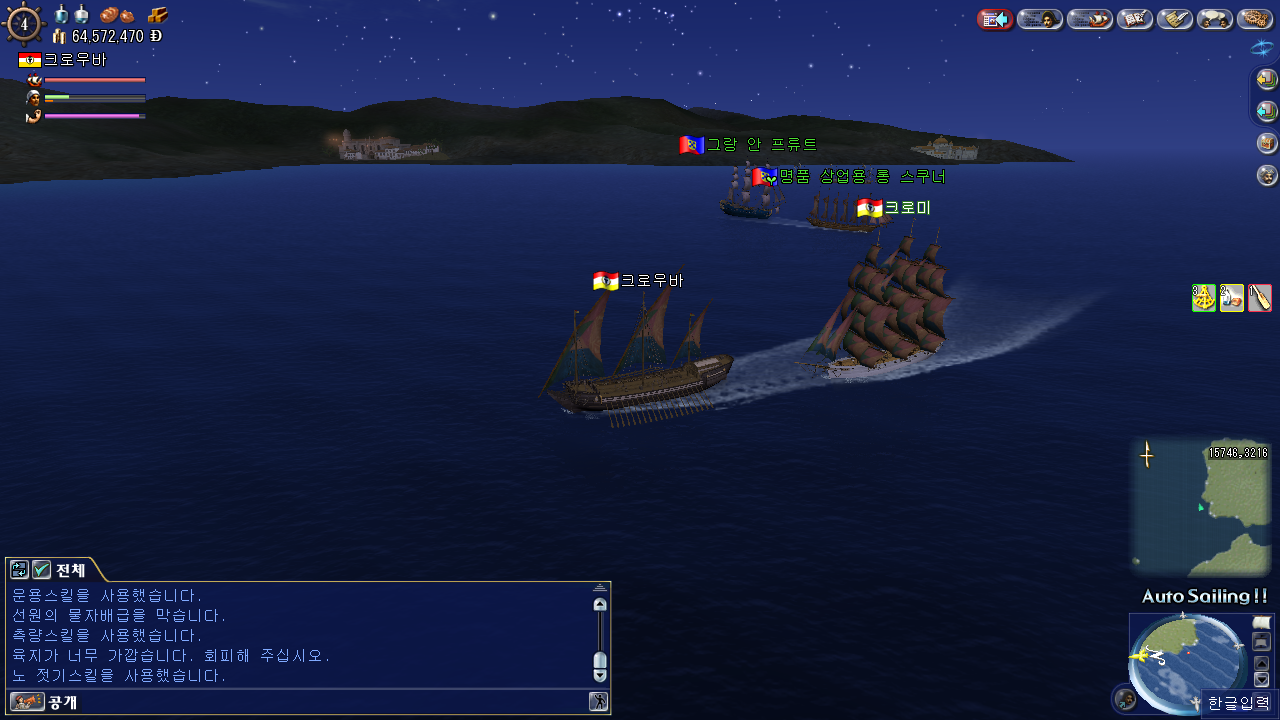Open the gears settings menu
The width and height of the screenshot is (1280, 720).
[1254, 19]
